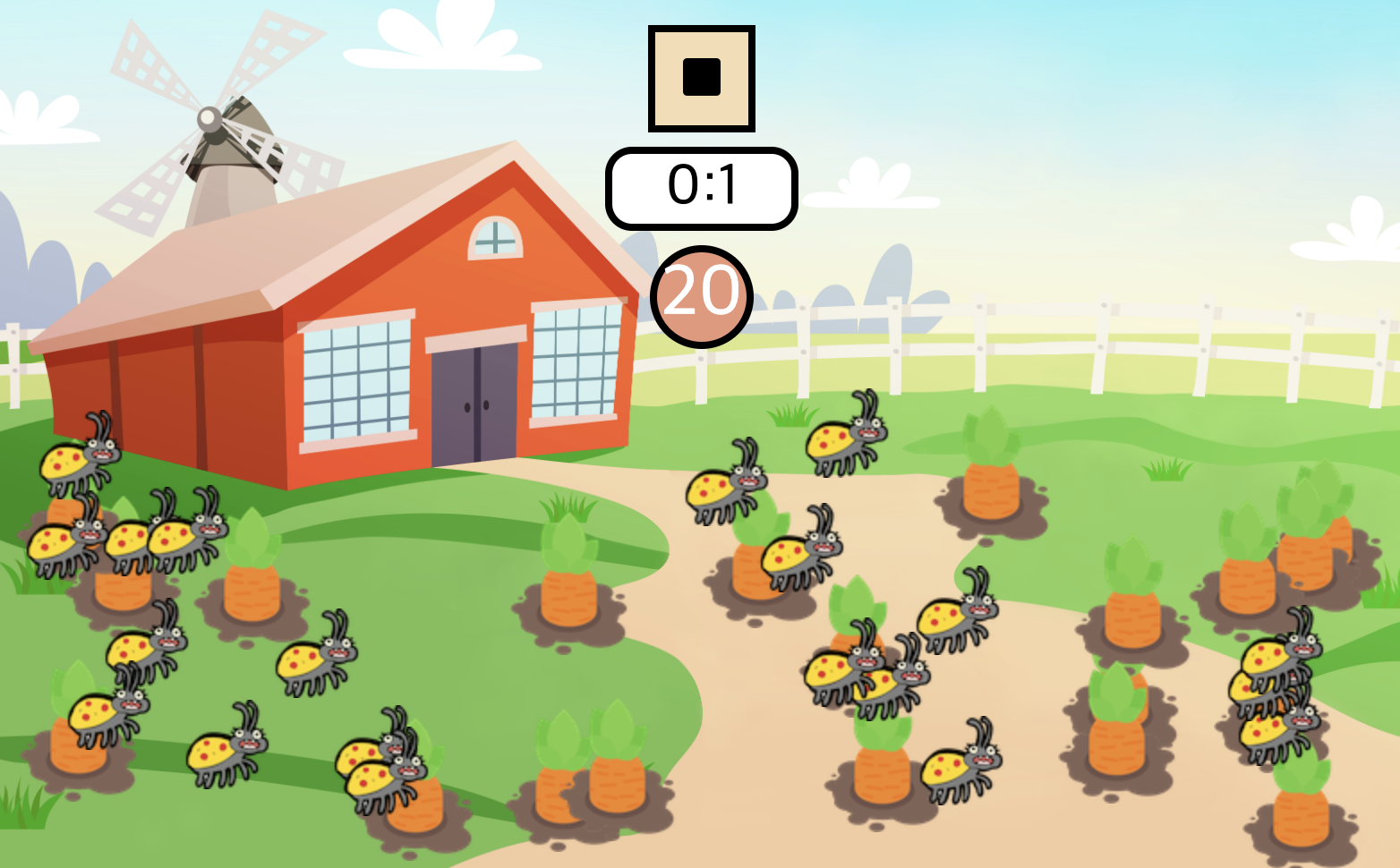This screenshot has height=868, width=1400.
Task: Click the 0:1 timer display
Action: 701,186
